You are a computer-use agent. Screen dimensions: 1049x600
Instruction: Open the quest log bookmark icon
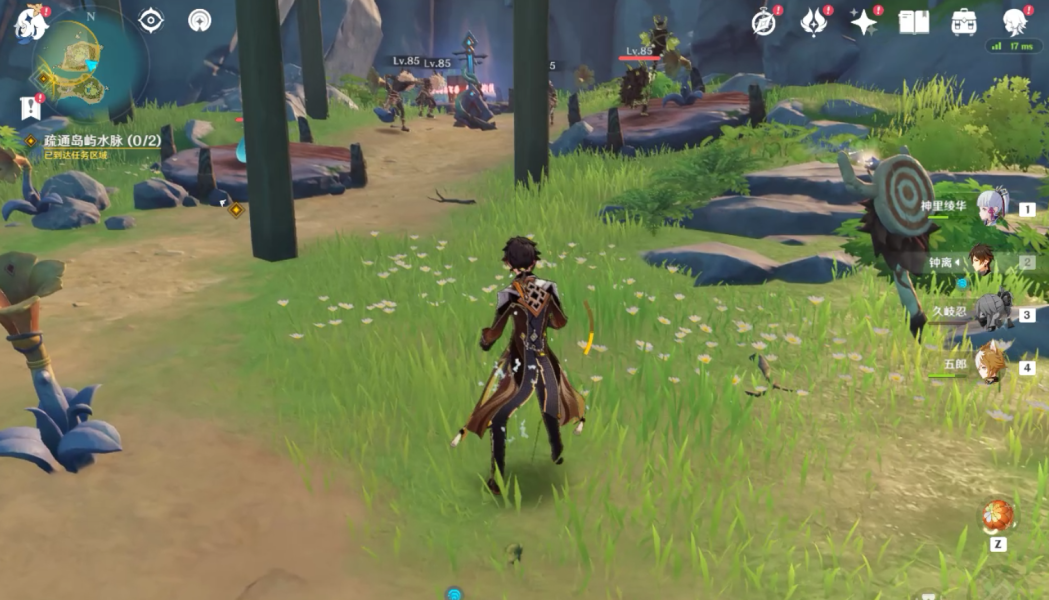tap(30, 106)
